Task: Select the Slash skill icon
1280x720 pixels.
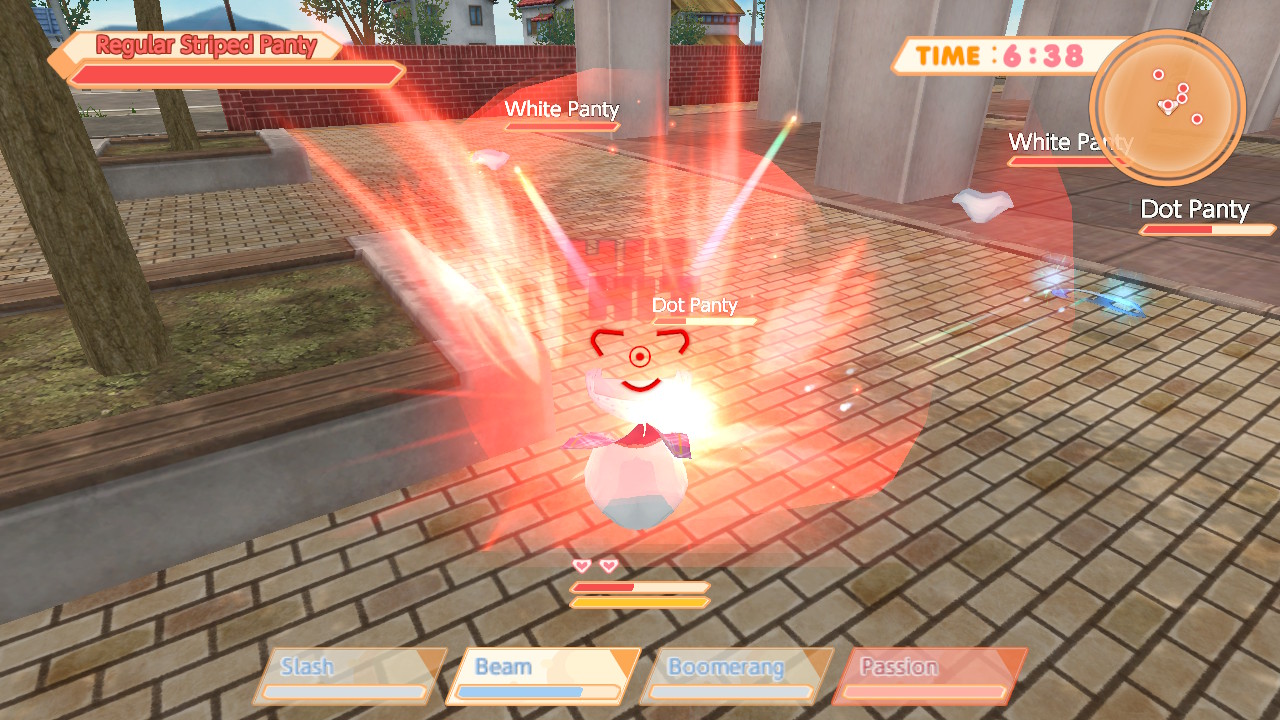Action: click(345, 675)
